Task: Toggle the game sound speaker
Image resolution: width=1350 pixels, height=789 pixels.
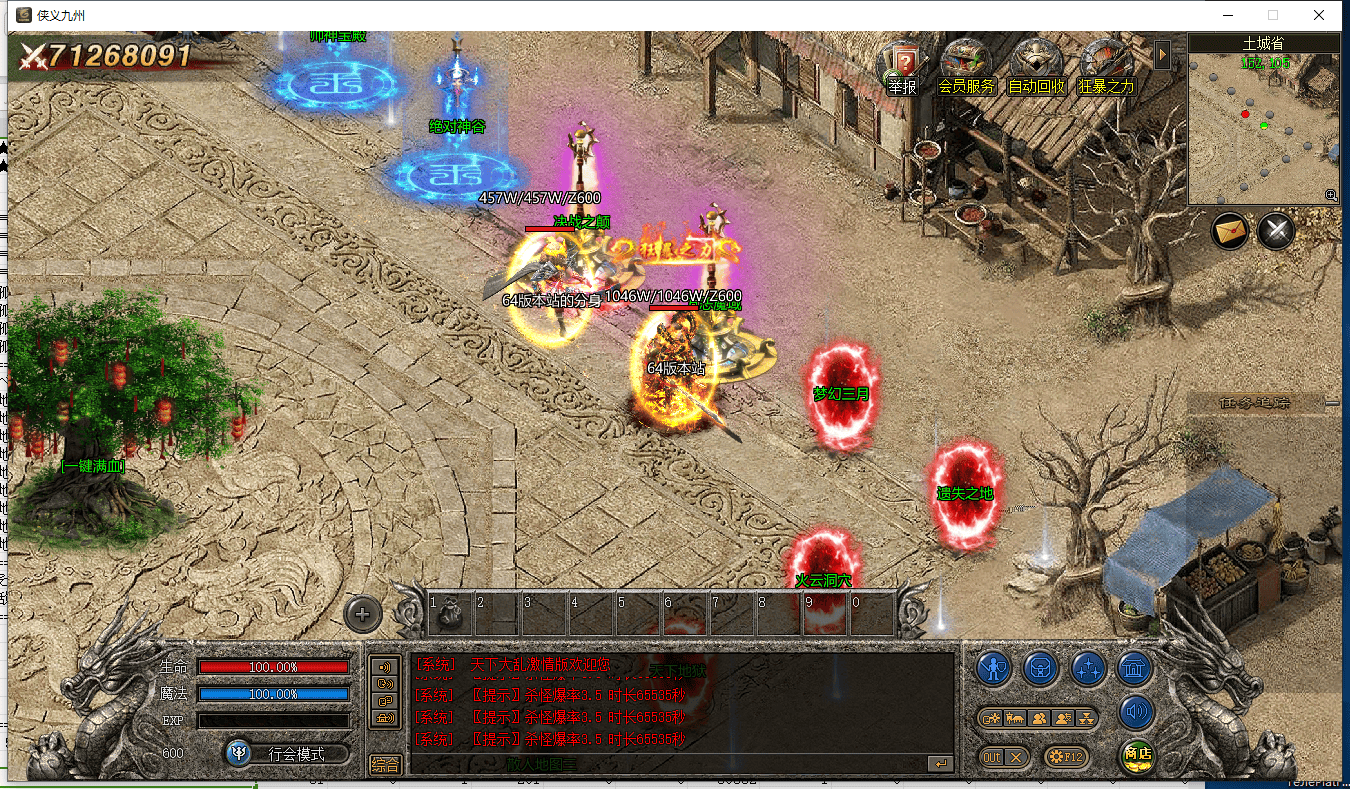Action: point(1135,713)
